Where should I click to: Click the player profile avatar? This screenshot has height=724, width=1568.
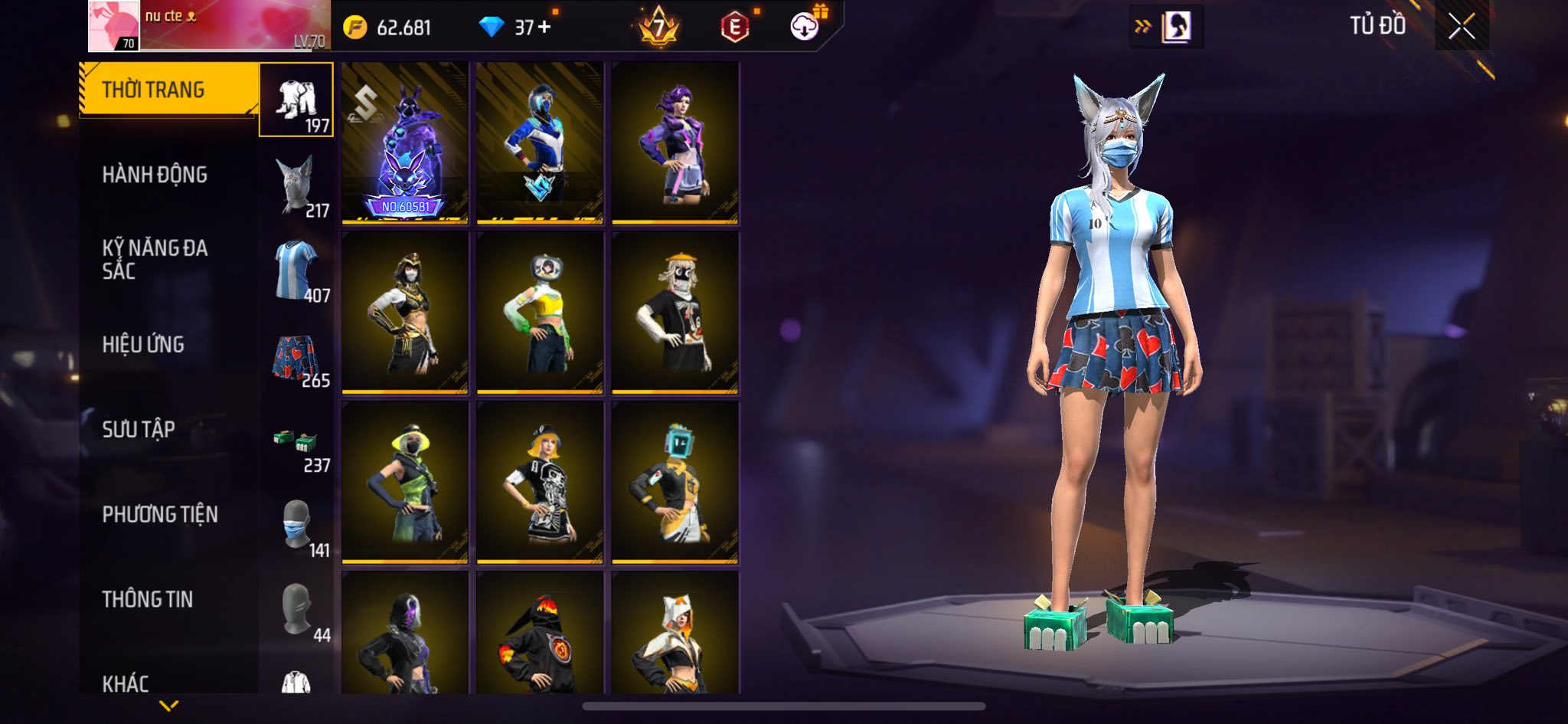(x=114, y=26)
